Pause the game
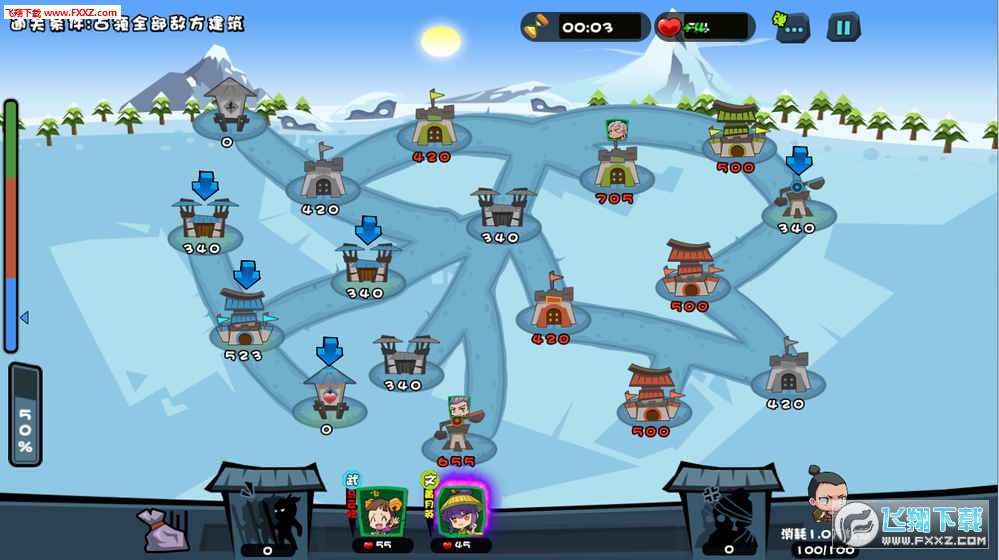This screenshot has height=560, width=999. tap(843, 27)
